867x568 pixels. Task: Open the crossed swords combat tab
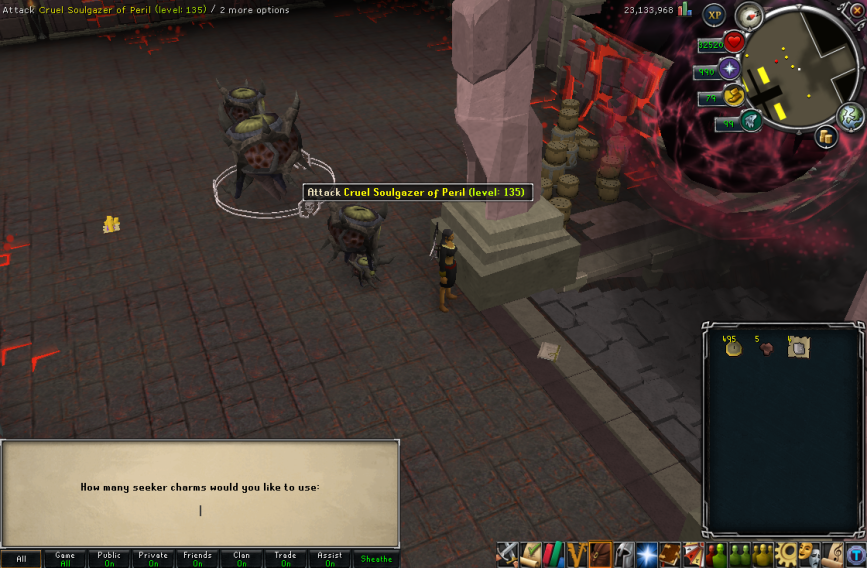pos(508,554)
